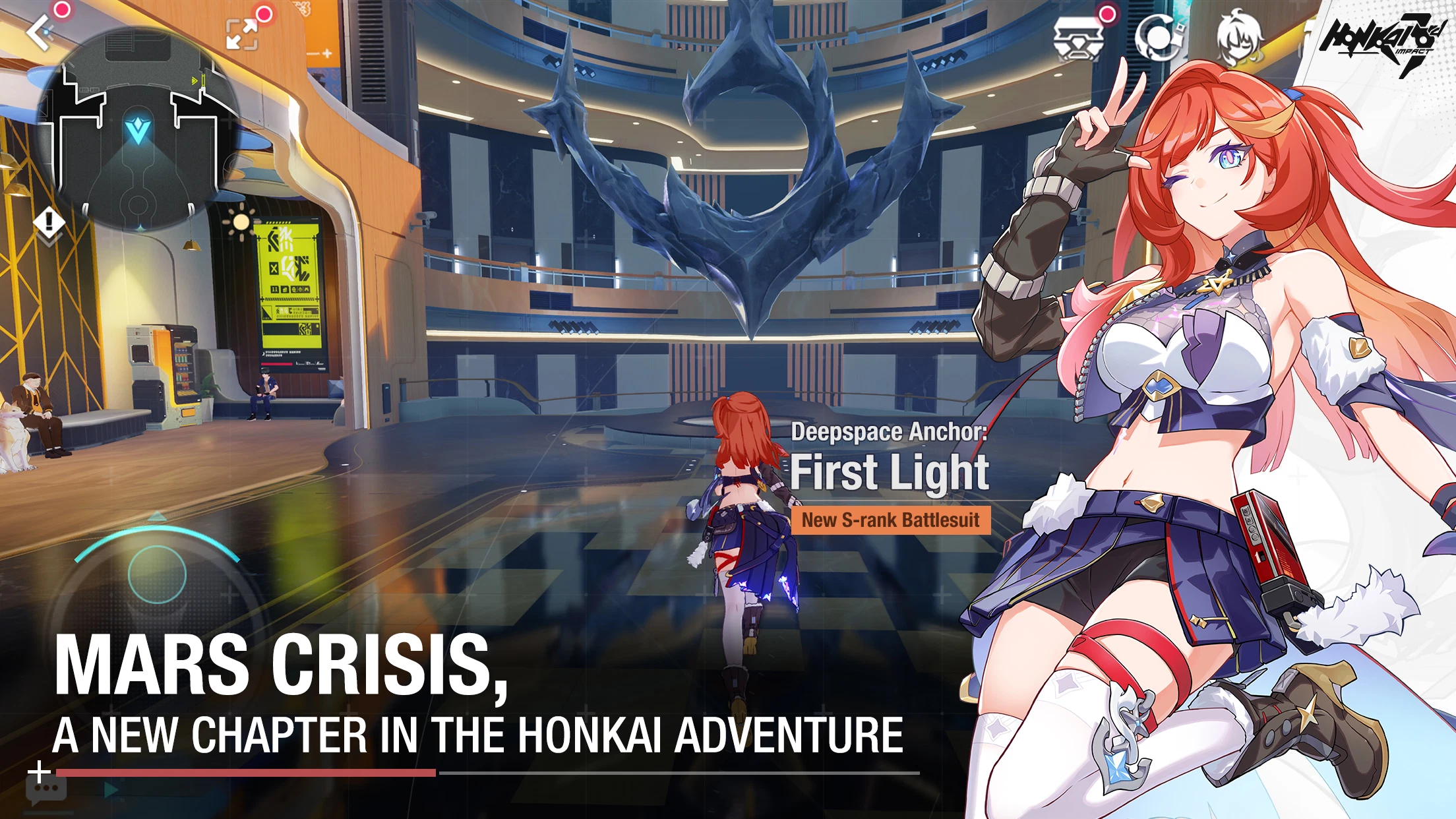1456x819 pixels.
Task: Click the plus icon beside the bottom progress bar
Action: [x=40, y=772]
